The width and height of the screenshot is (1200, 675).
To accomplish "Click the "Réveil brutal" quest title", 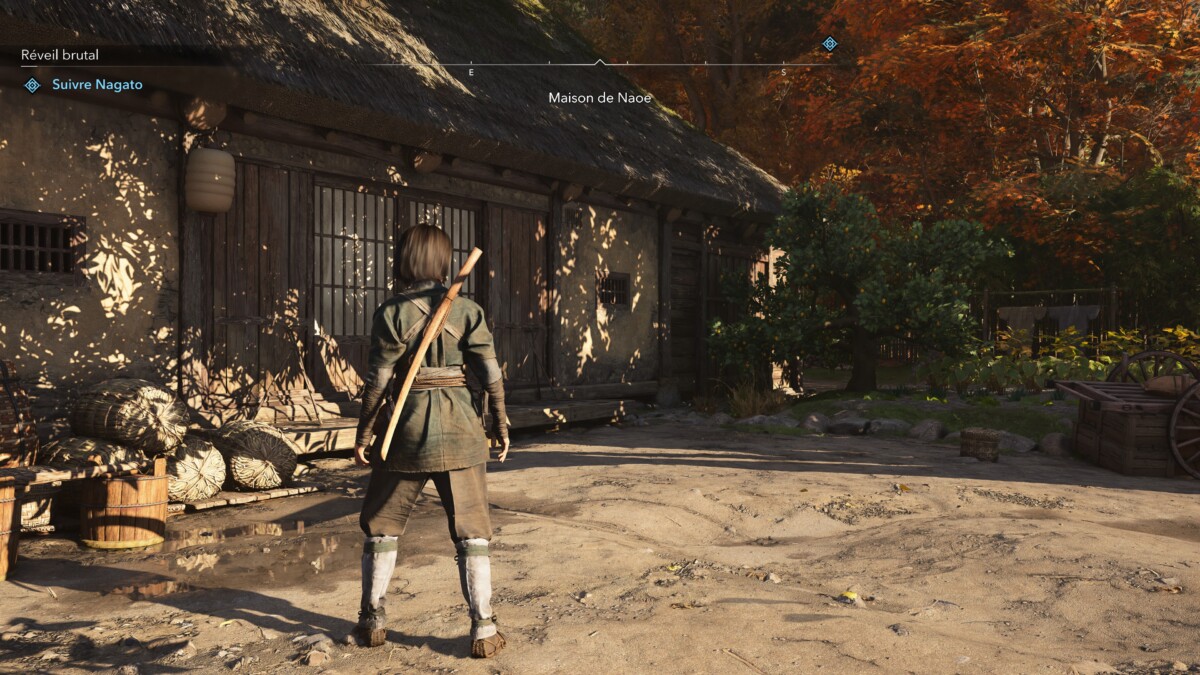I will click(x=60, y=55).
